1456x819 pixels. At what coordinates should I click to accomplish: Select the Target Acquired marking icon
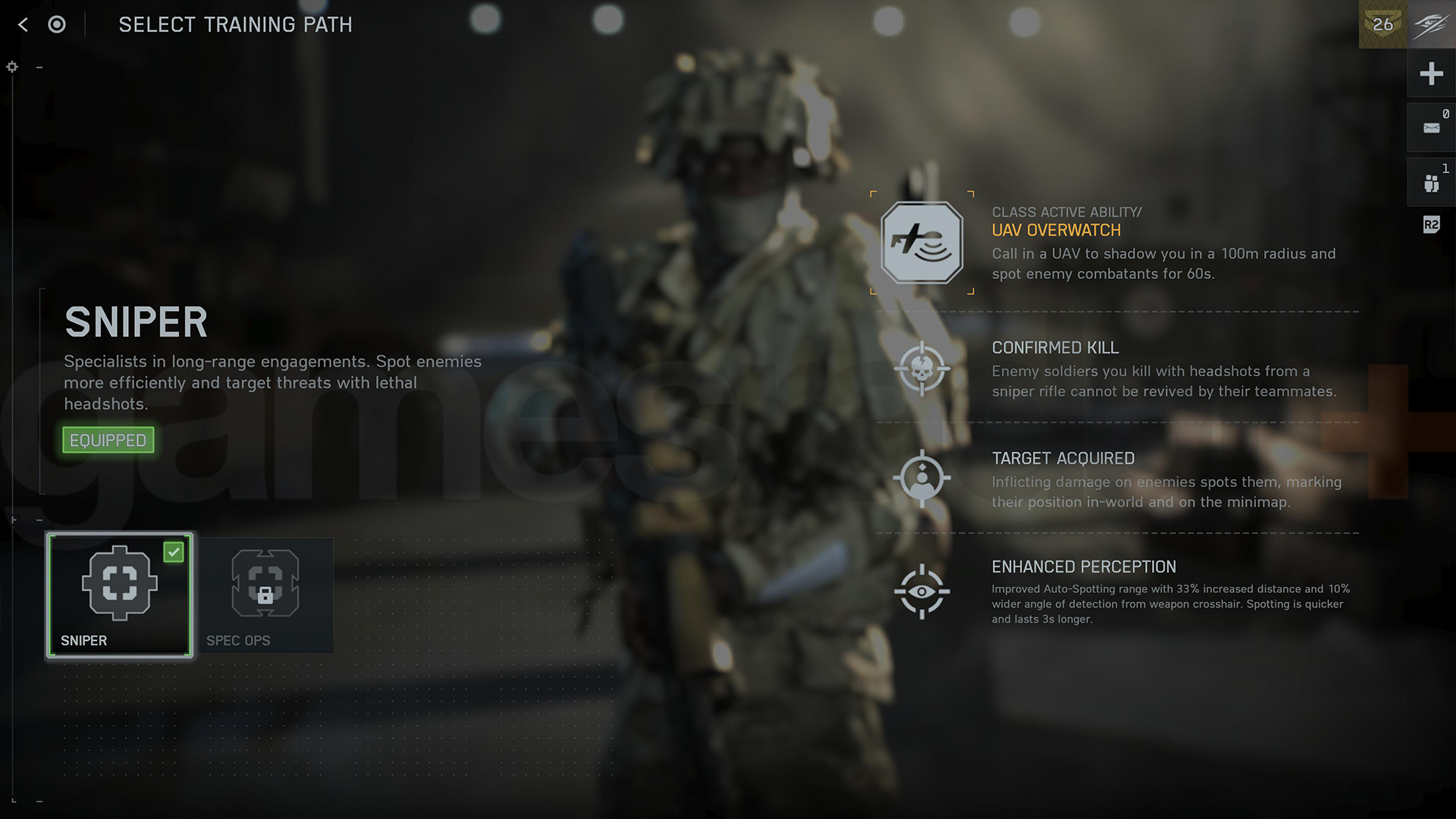tap(923, 478)
